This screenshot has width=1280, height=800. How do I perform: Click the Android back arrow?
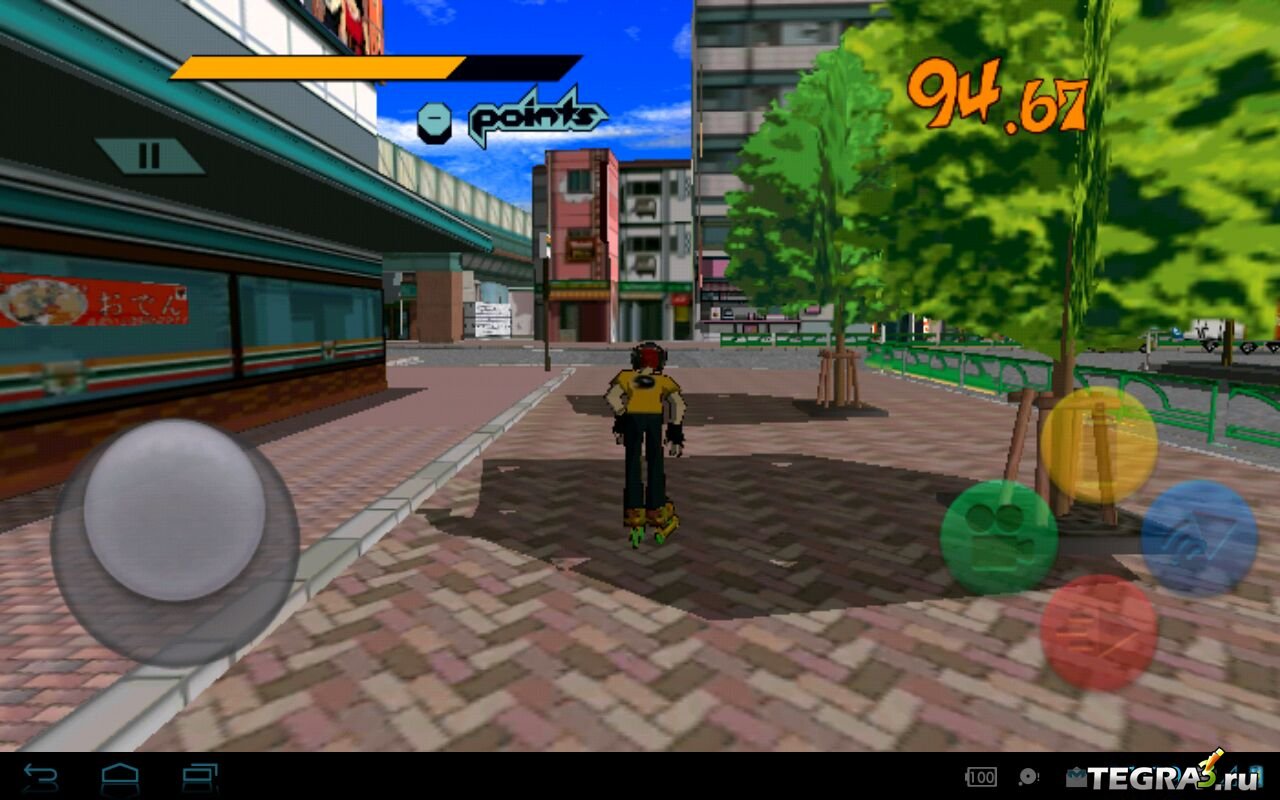(40, 777)
